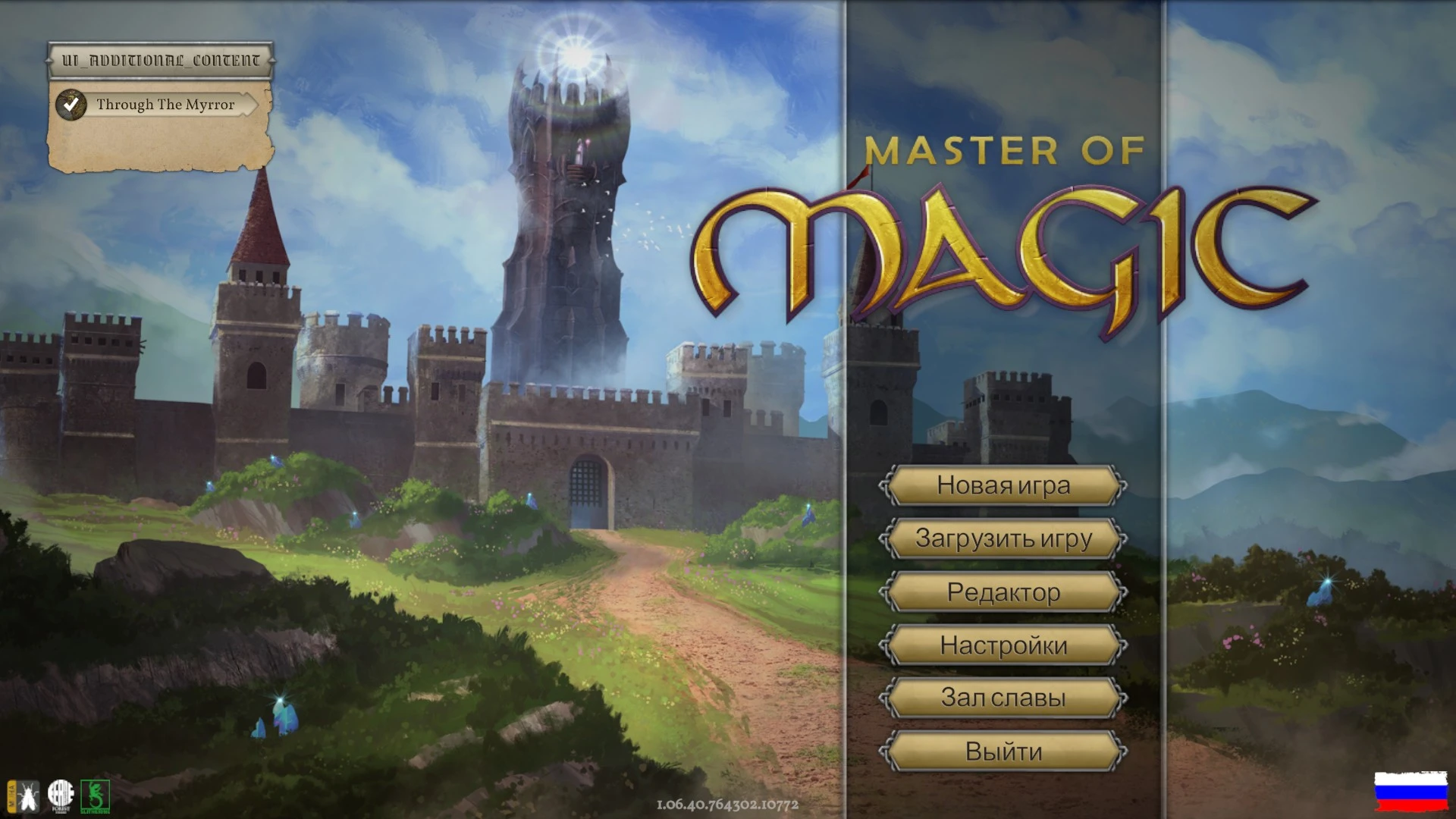Image resolution: width=1456 pixels, height=819 pixels.
Task: Click the round Through The Myrror DLC emblem
Action: pyautogui.click(x=71, y=105)
